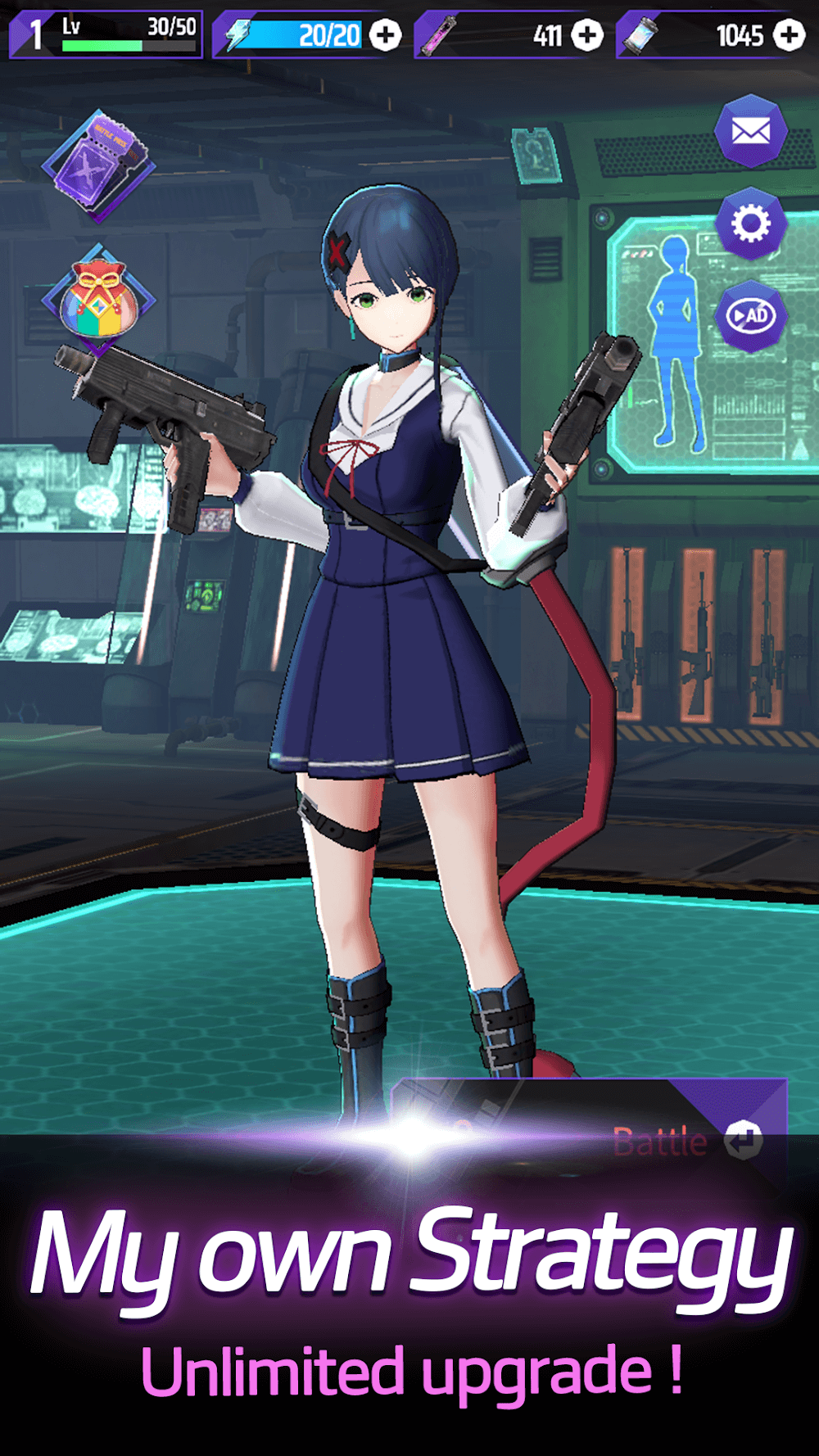This screenshot has height=1456, width=819.
Task: Open the colorful gift bag icon
Action: click(97, 300)
